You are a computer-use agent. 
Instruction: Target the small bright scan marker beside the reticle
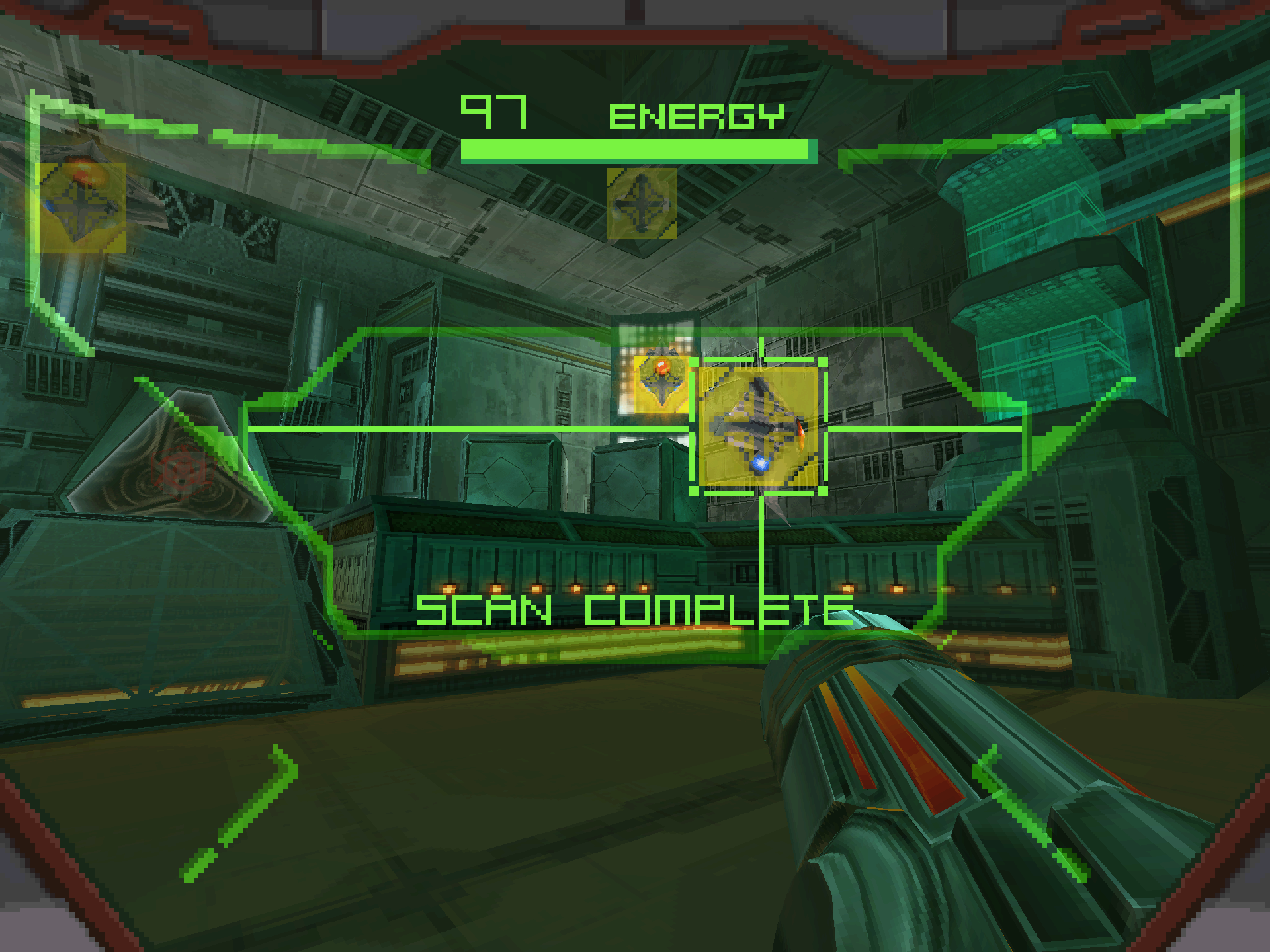pyautogui.click(x=661, y=383)
